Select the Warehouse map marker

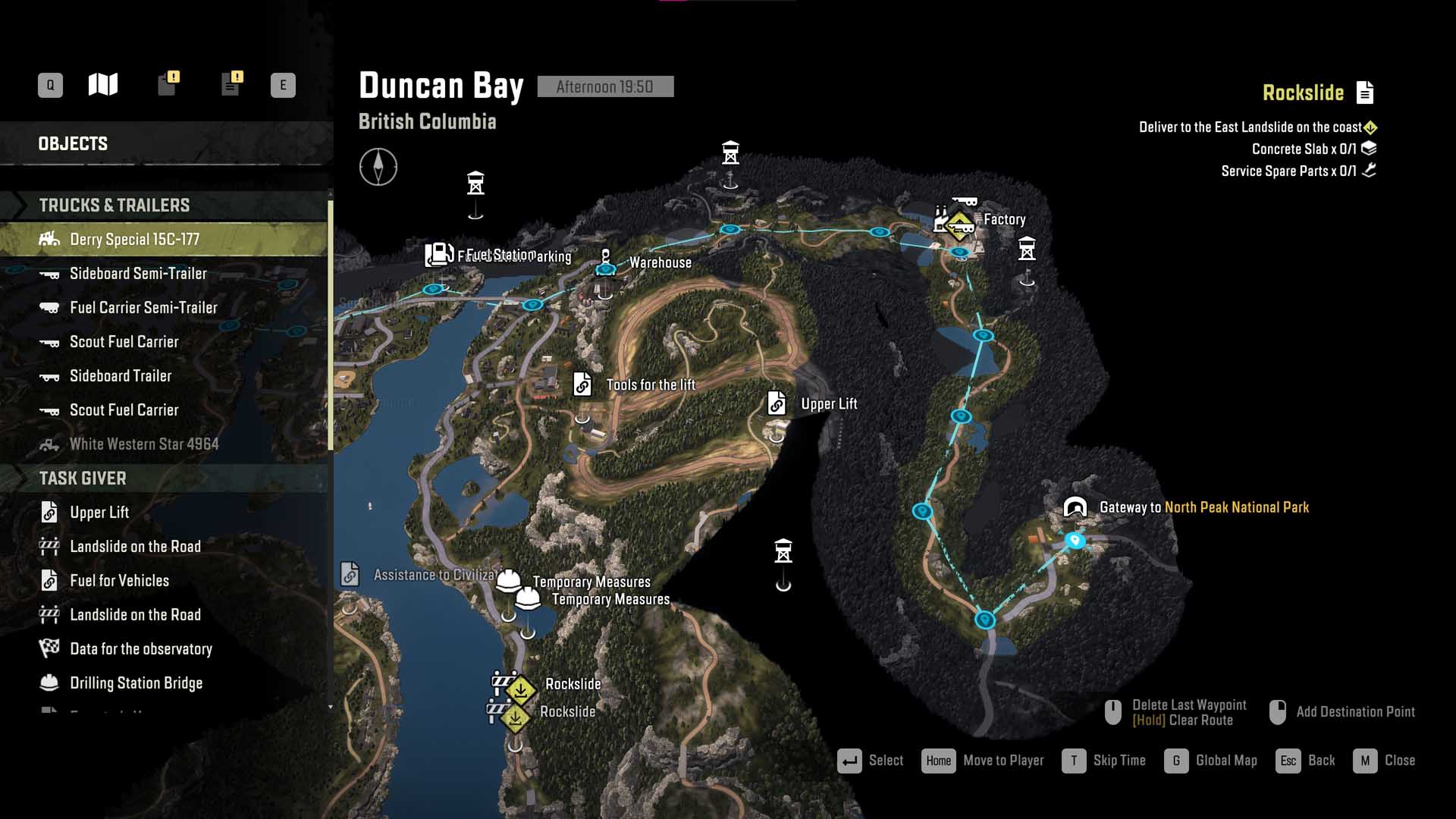[605, 262]
